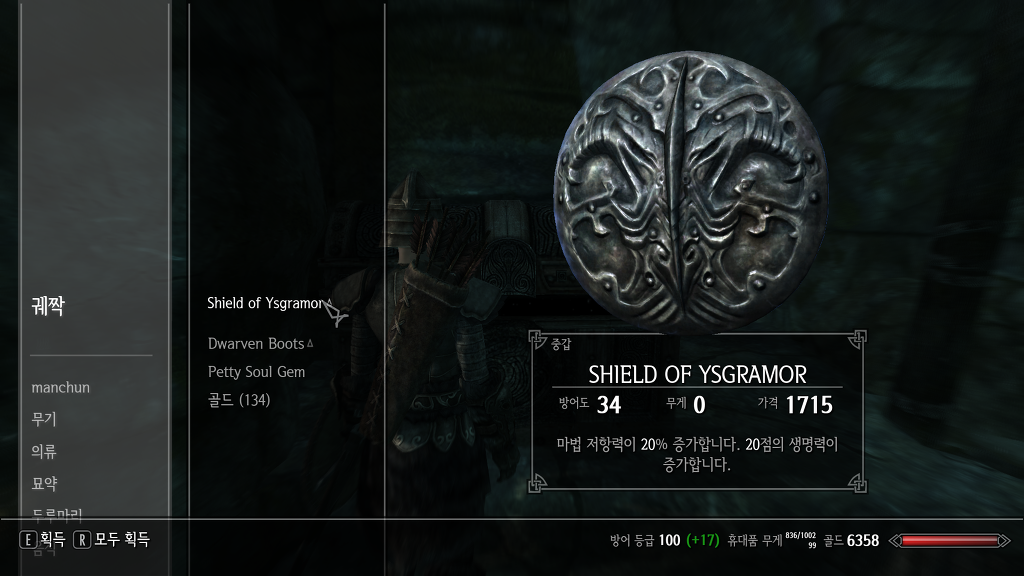This screenshot has height=576, width=1024.
Task: Choose the Dwarven Boots item
Action: (x=256, y=343)
